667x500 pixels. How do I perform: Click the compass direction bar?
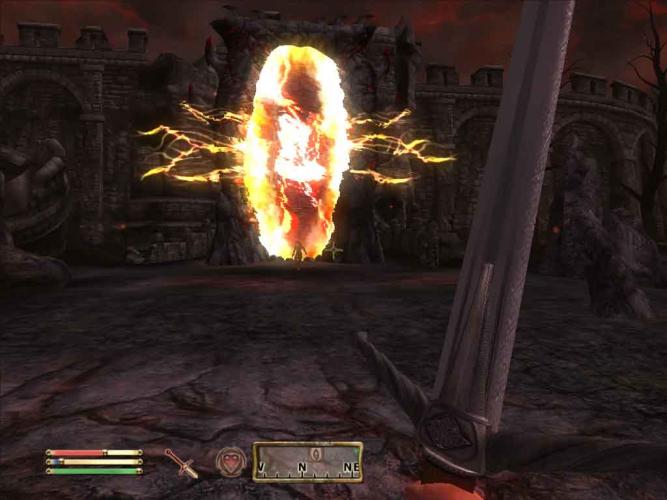coord(307,462)
